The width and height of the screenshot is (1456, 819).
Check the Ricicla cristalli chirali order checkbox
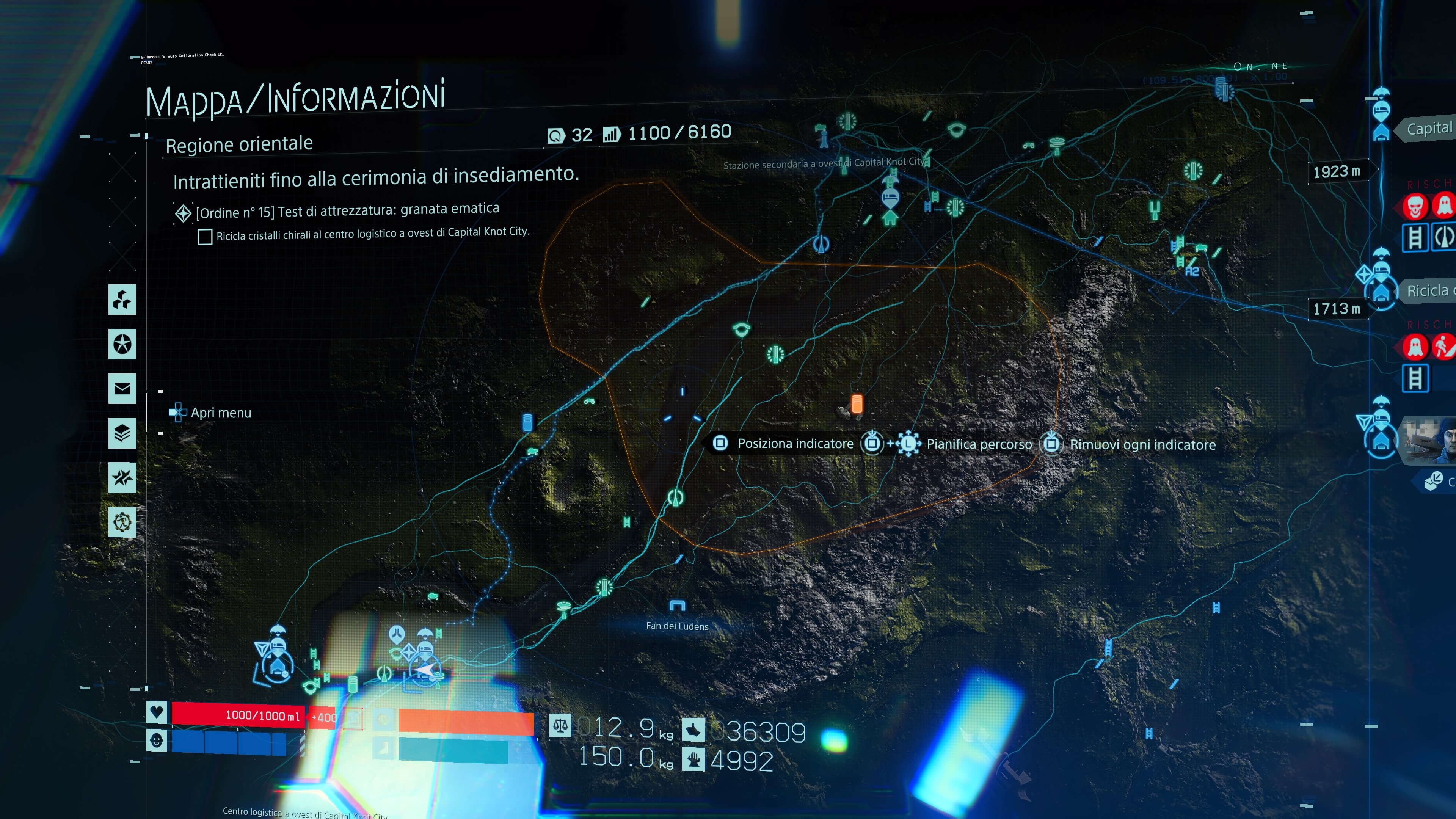(205, 237)
